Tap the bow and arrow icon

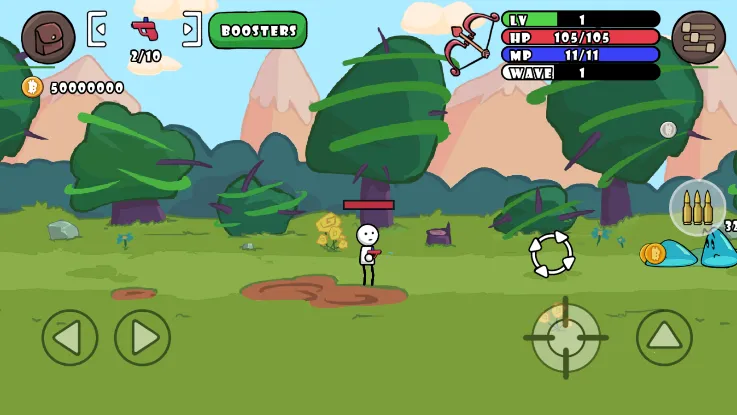[x=471, y=43]
